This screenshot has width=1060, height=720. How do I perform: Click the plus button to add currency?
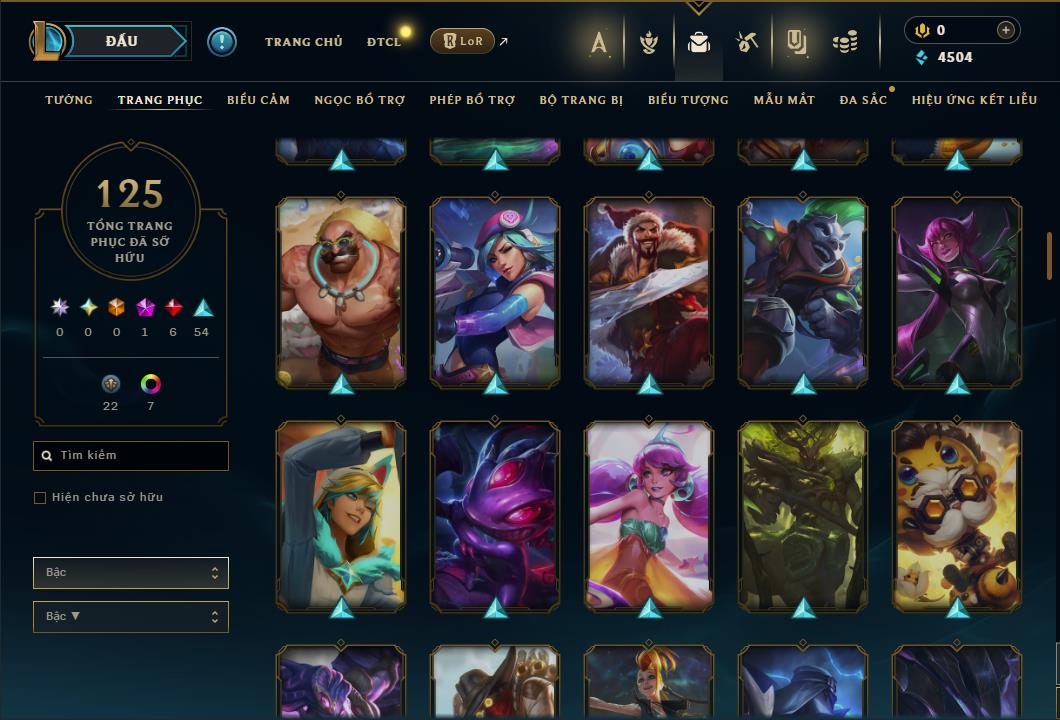pyautogui.click(x=1005, y=31)
